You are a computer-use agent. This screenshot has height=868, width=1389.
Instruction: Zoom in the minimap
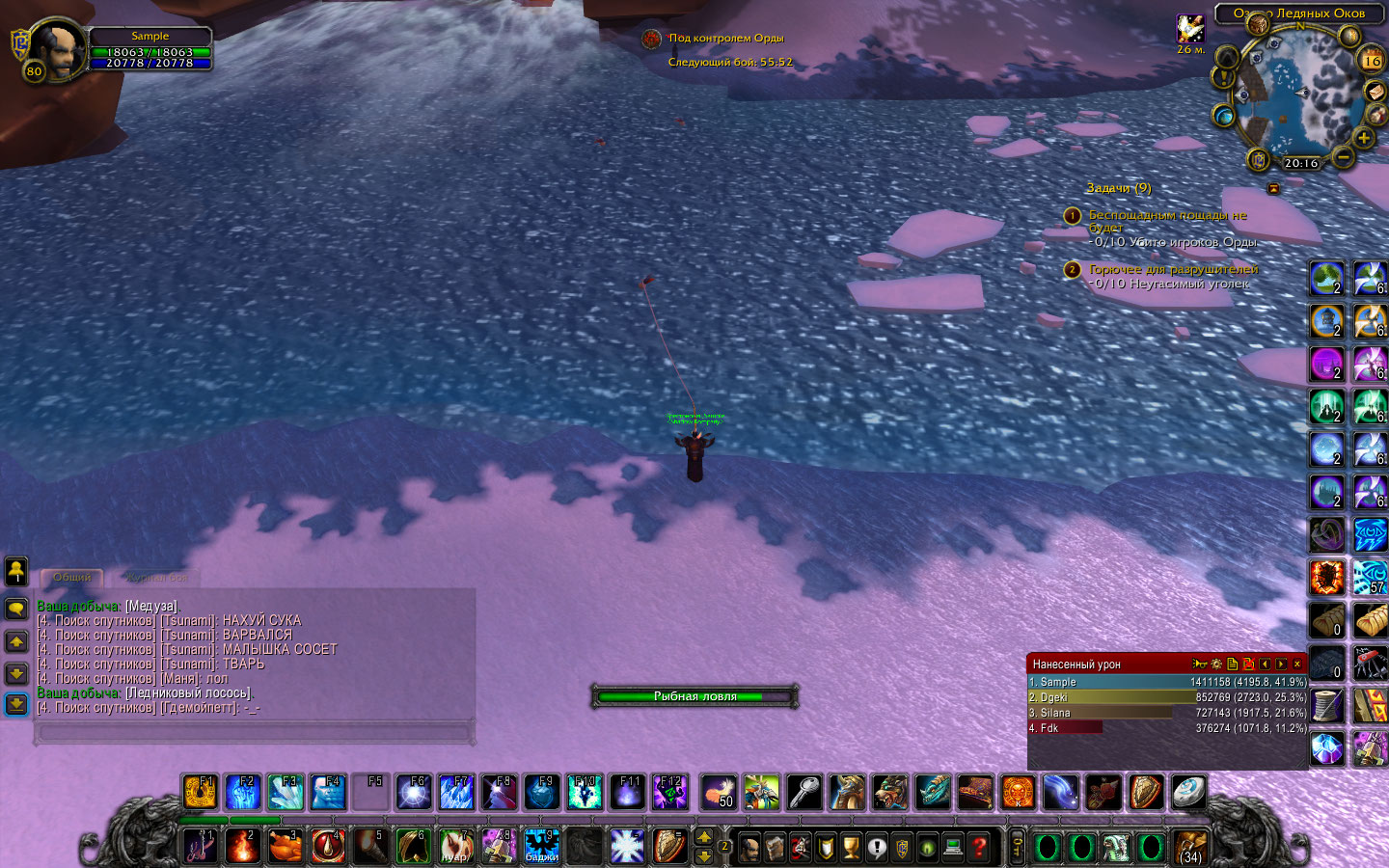1363,138
